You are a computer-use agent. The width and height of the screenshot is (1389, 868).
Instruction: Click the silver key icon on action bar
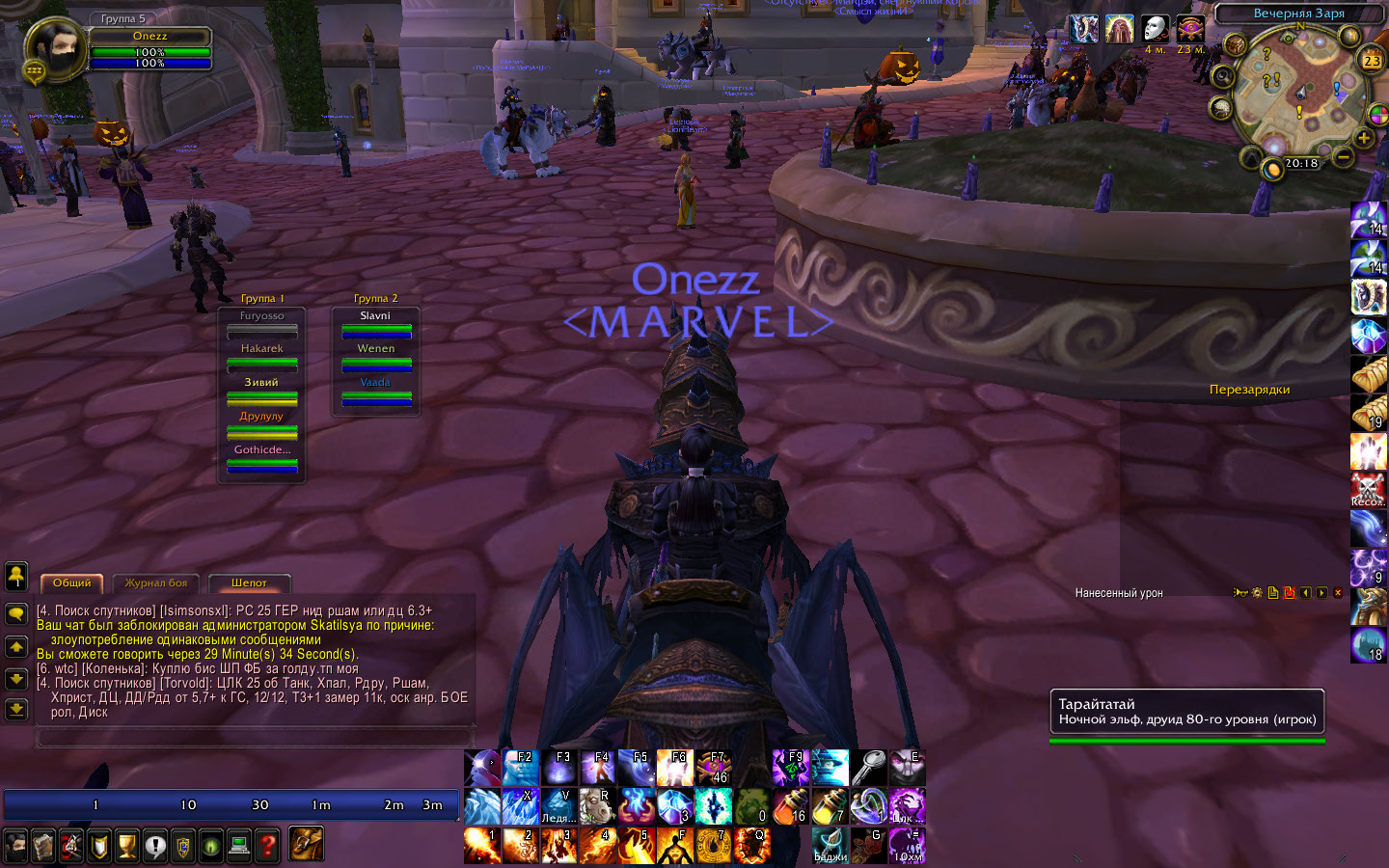point(868,768)
